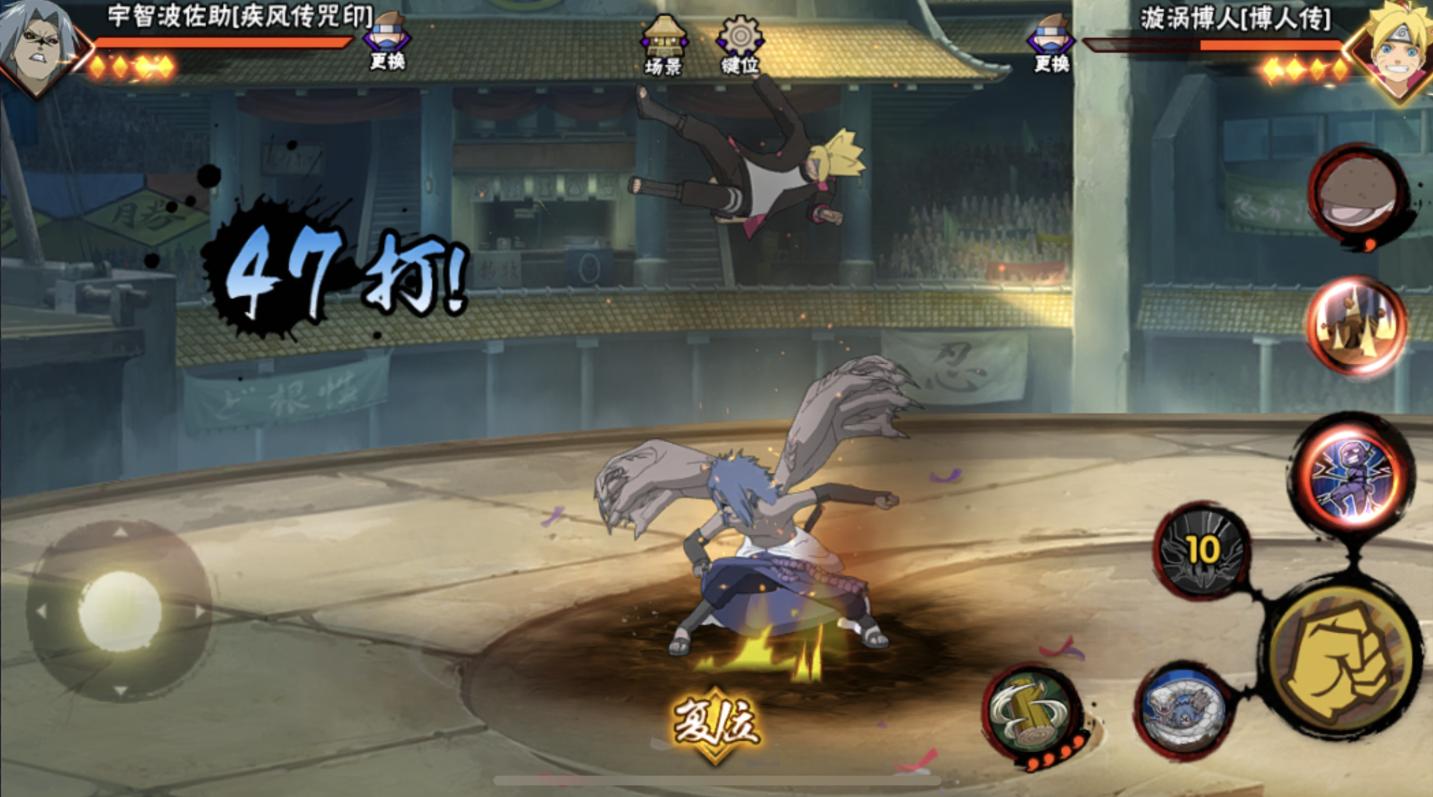Select Sasuke's character portrait
Screen dimensions: 1433x797
tap(38, 47)
